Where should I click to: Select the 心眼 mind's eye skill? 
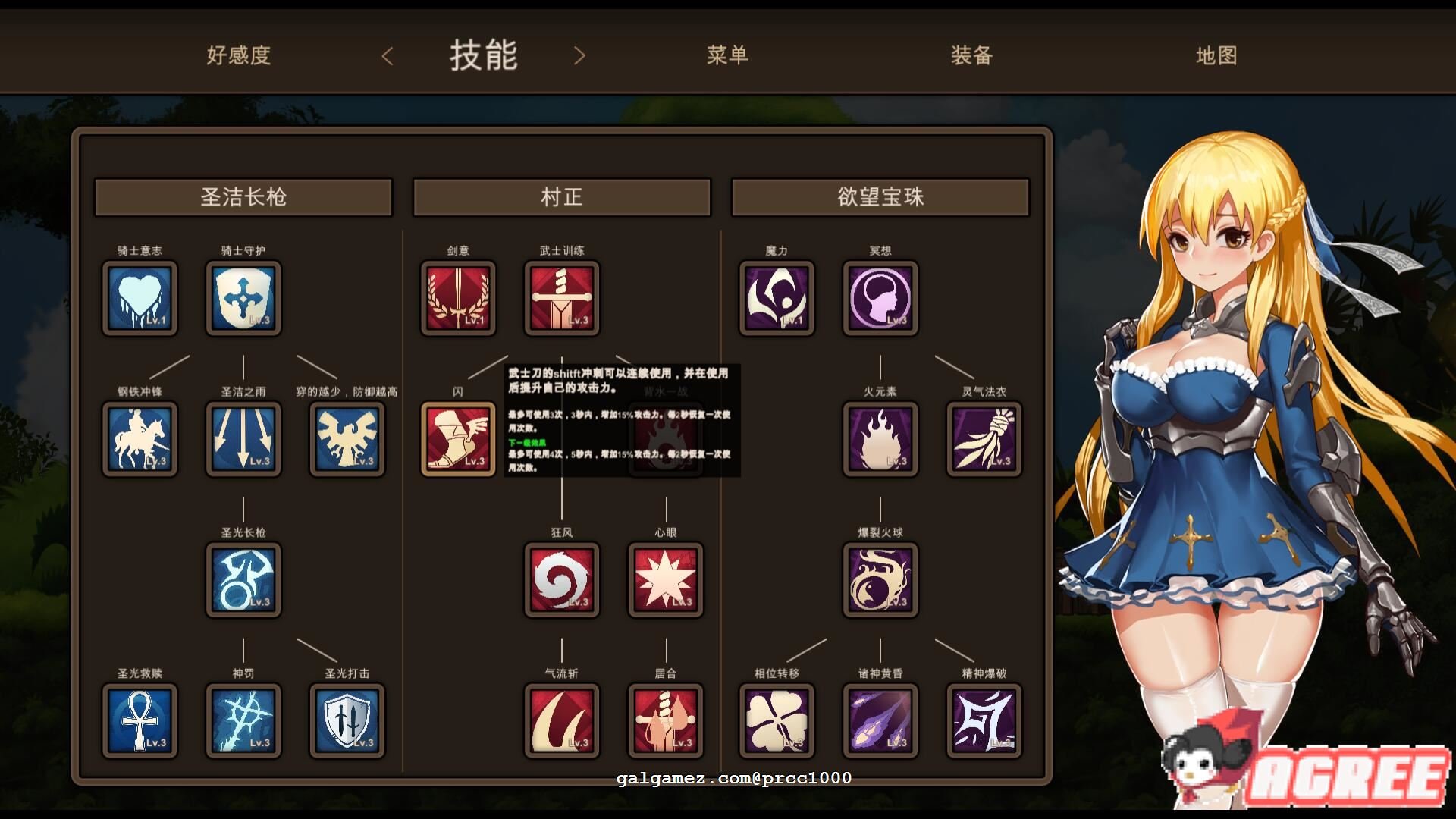[x=665, y=580]
